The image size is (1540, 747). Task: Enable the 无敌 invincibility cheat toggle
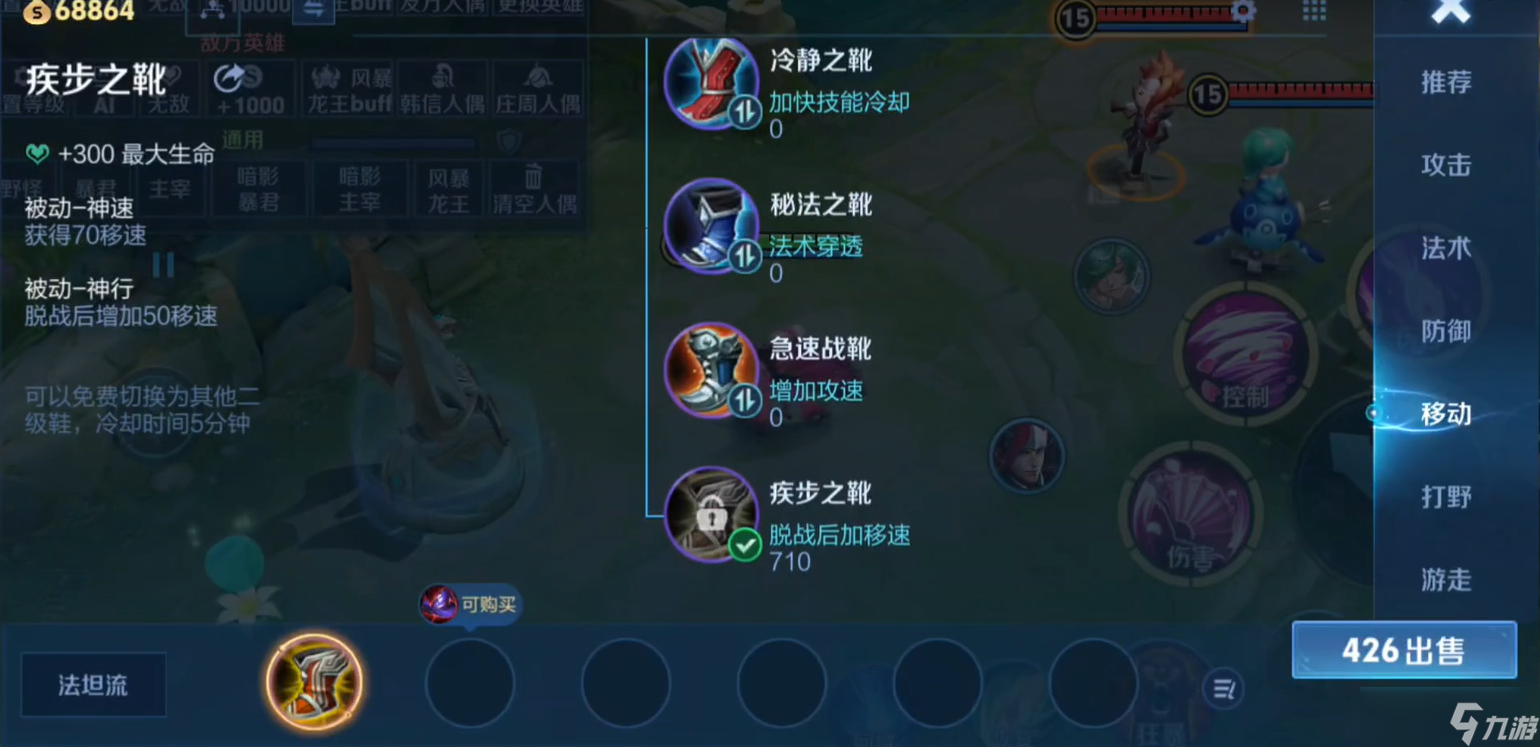pos(168,90)
